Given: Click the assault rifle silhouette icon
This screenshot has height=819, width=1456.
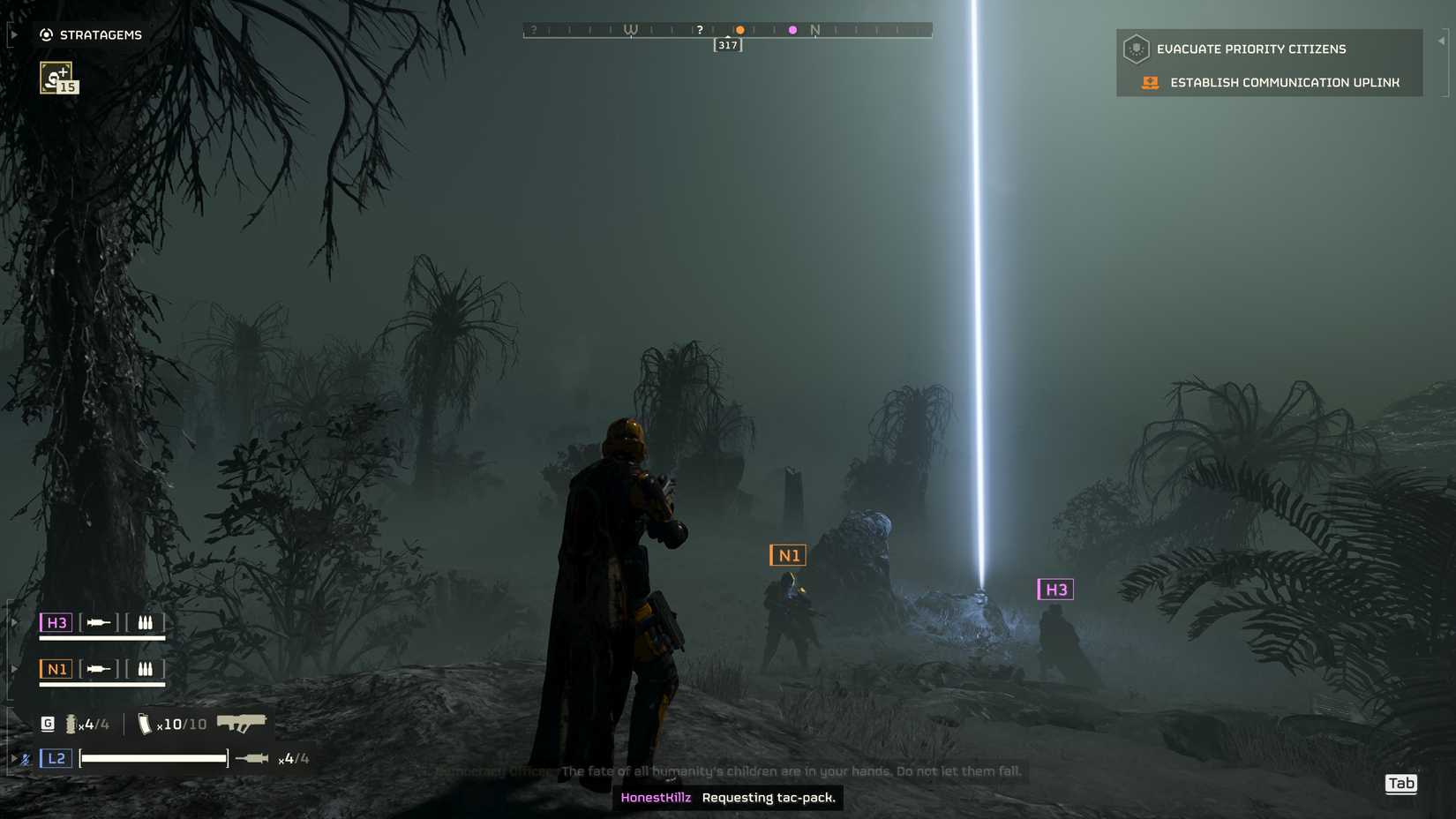Looking at the screenshot, I should point(240,721).
